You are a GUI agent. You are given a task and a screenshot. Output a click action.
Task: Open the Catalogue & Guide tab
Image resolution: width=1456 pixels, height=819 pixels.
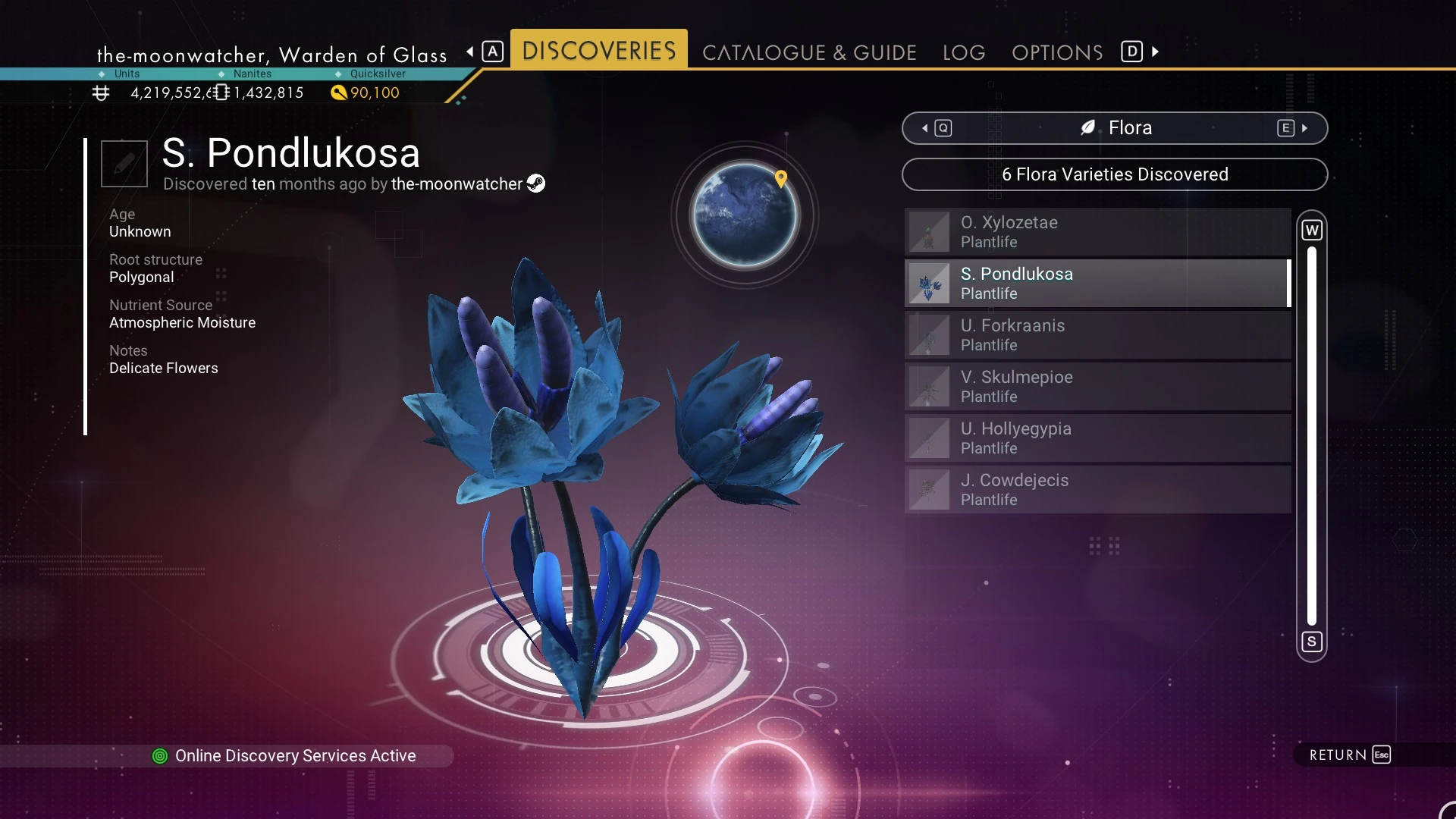pyautogui.click(x=809, y=52)
